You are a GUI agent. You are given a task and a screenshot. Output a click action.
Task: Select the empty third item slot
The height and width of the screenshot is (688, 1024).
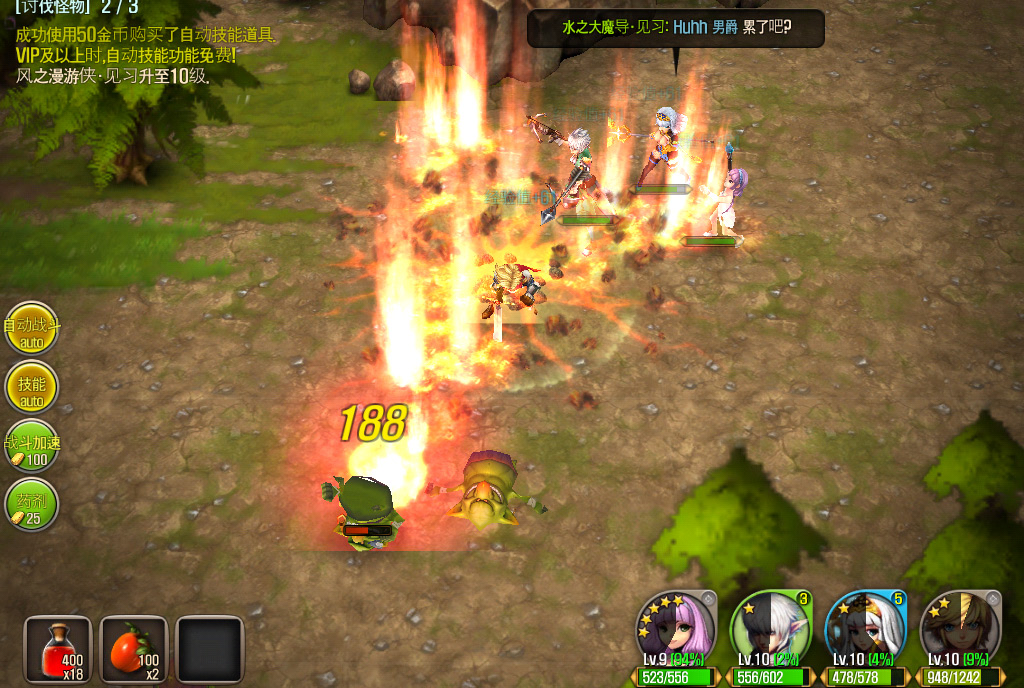210,649
